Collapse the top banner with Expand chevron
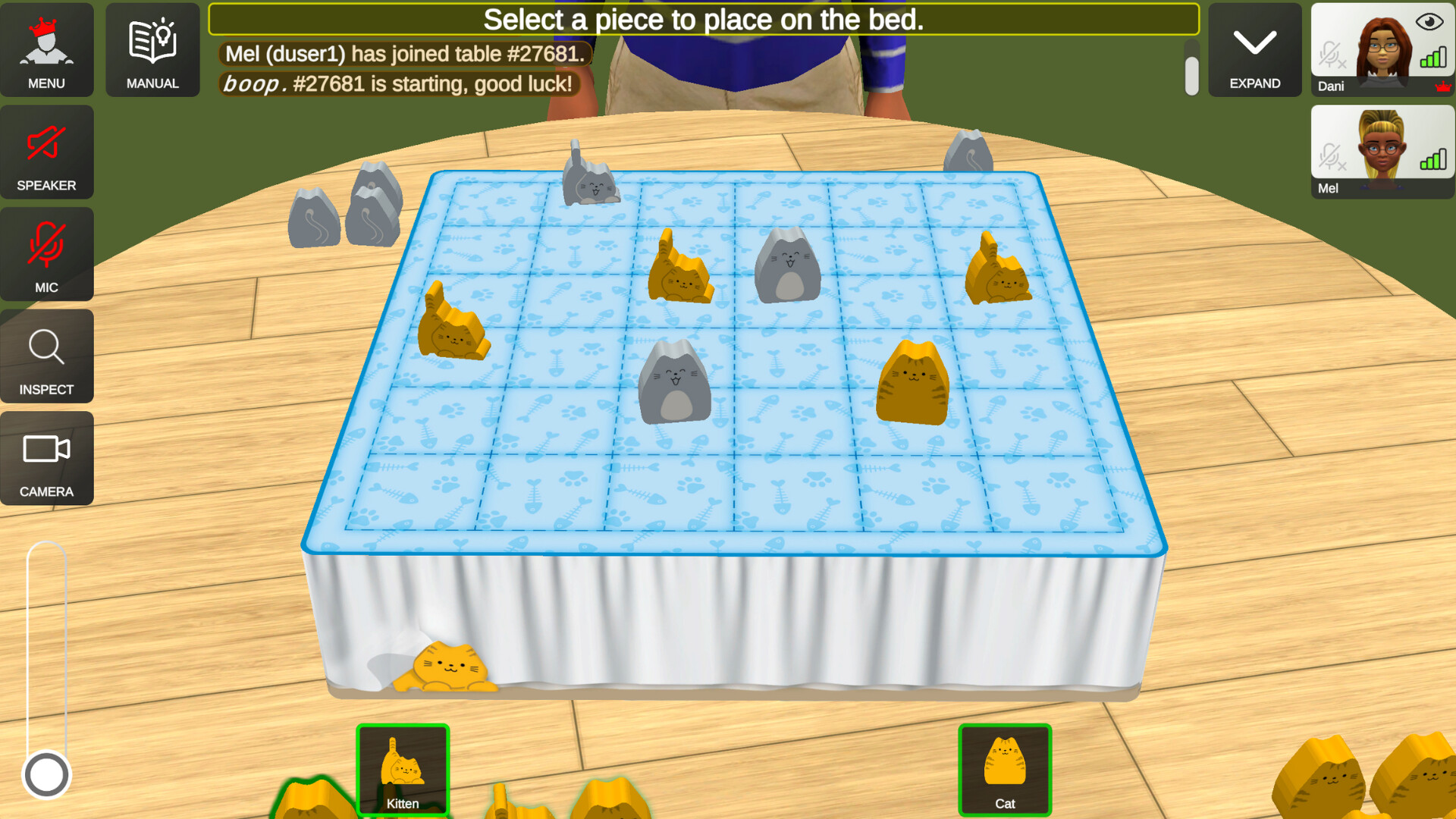 1254,49
